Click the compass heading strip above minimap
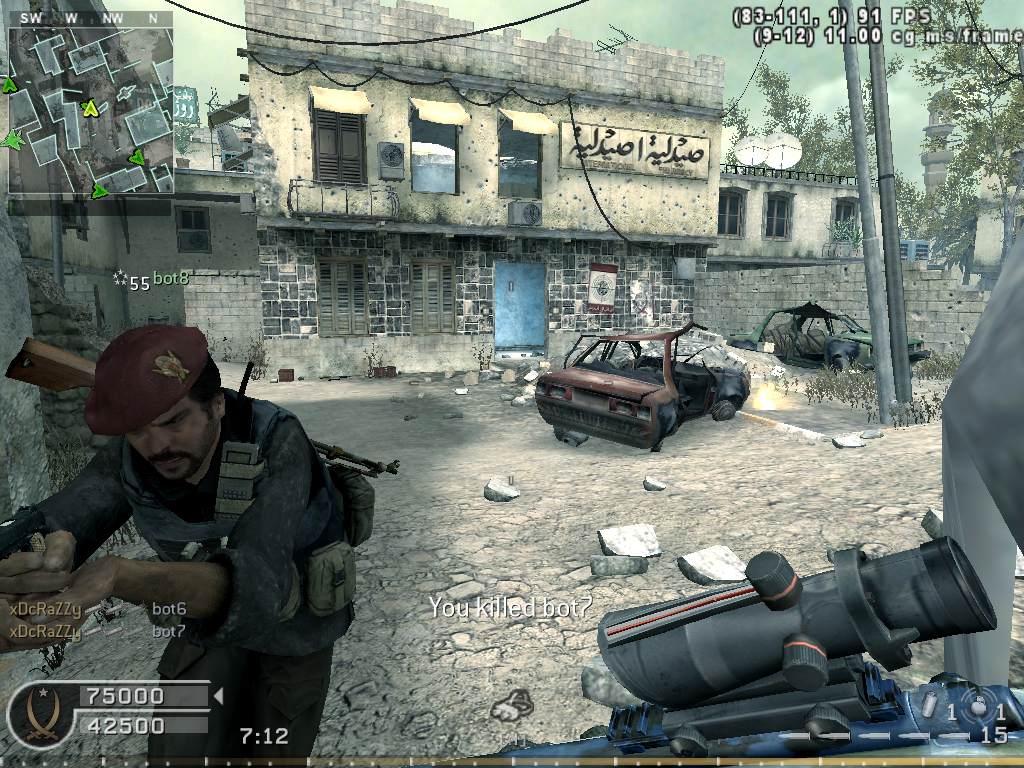The image size is (1024, 768). [90, 18]
